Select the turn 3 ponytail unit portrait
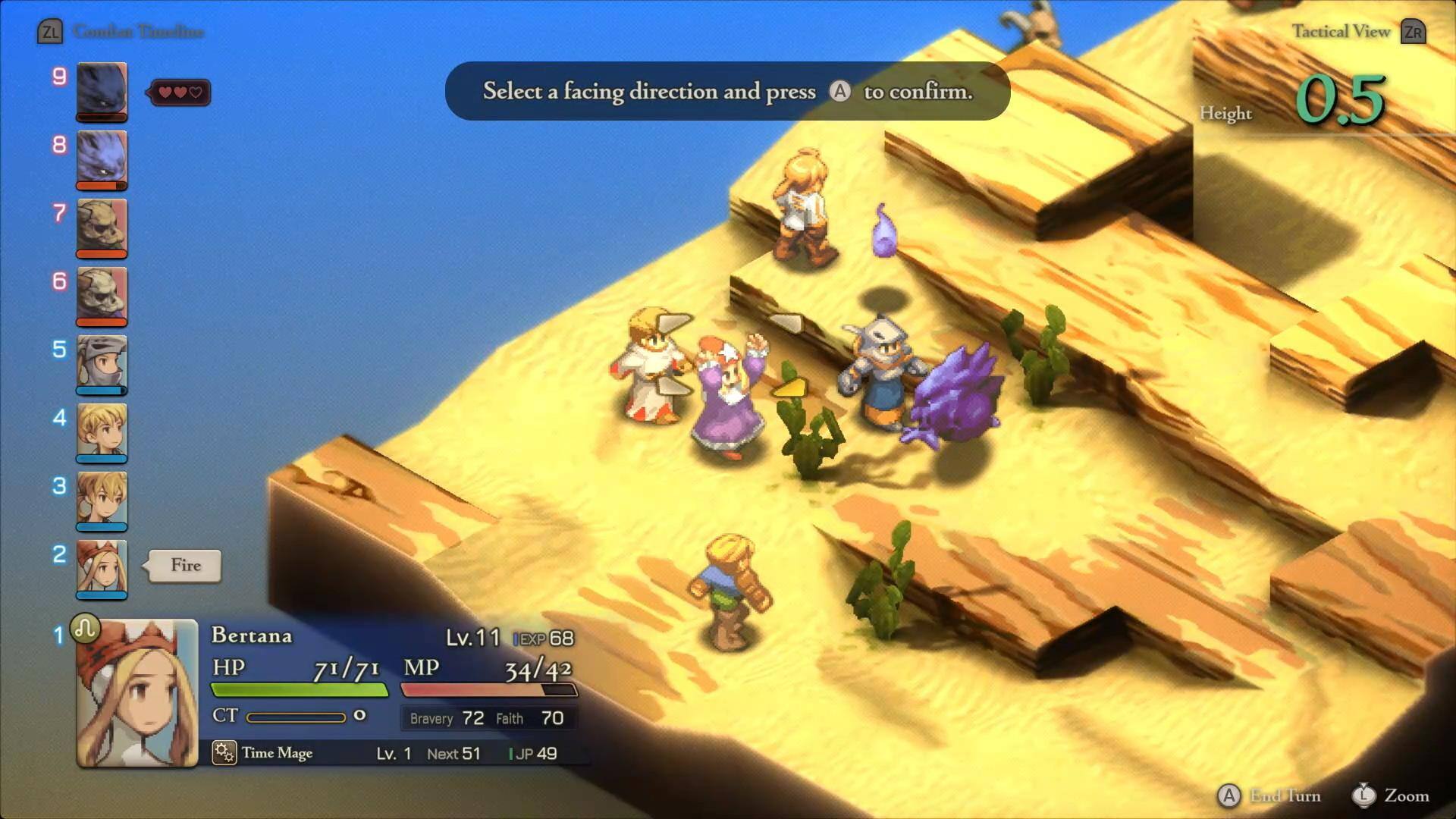The height and width of the screenshot is (819, 1456). [x=102, y=500]
